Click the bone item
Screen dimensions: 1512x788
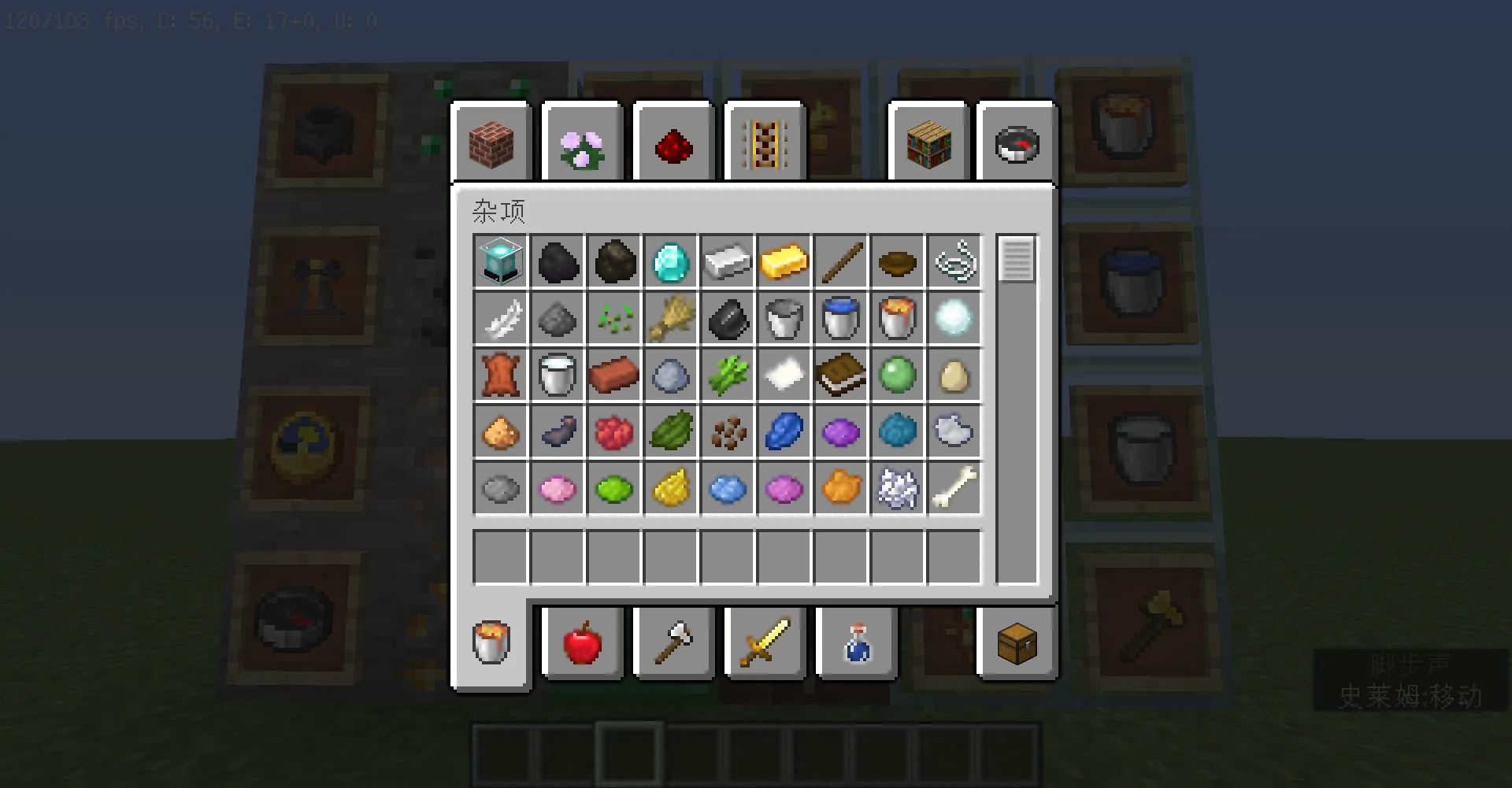click(x=954, y=489)
